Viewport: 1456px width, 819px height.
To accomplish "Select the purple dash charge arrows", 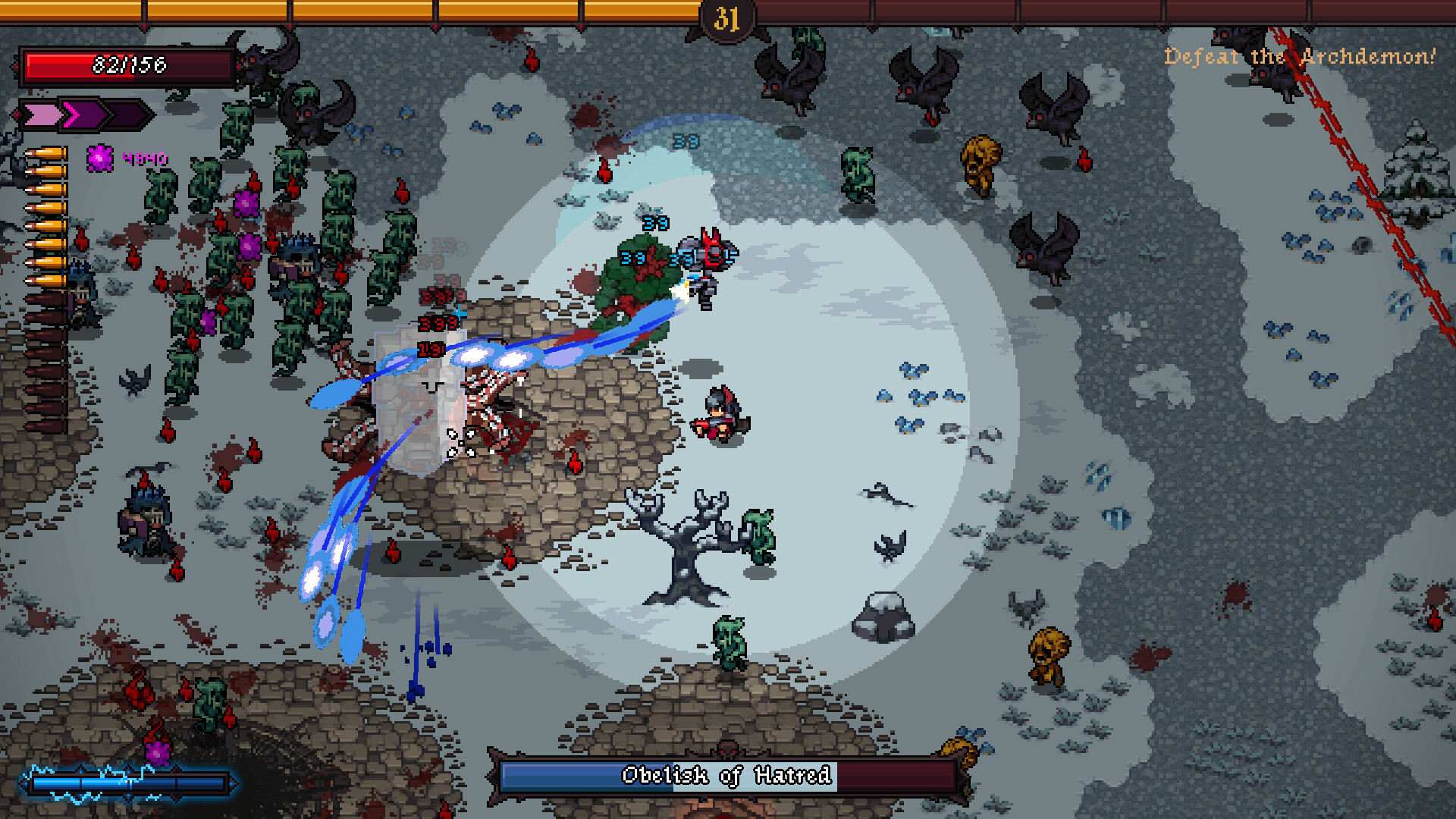I will point(85,115).
